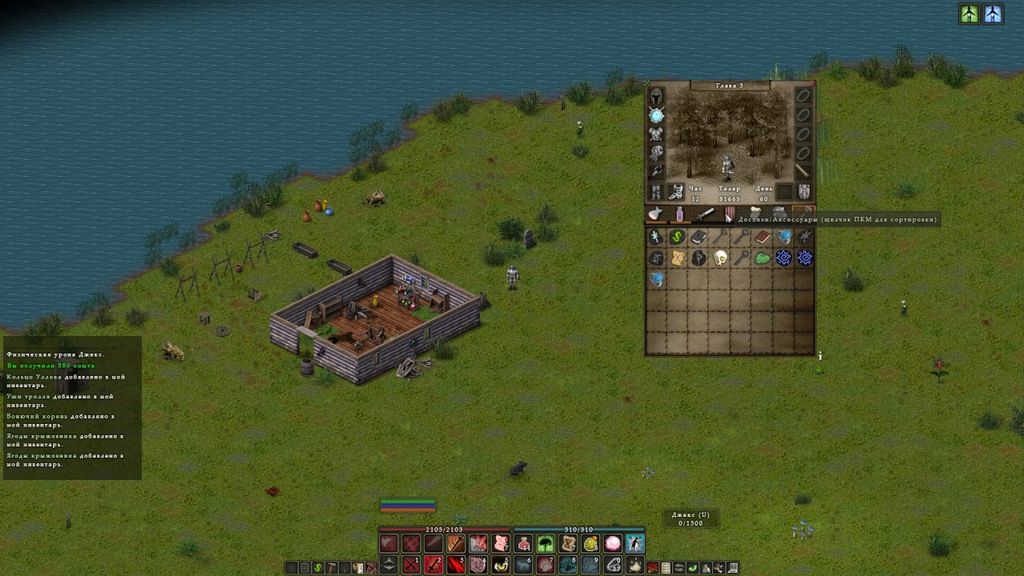Use the red potion hotbar slot

(524, 543)
